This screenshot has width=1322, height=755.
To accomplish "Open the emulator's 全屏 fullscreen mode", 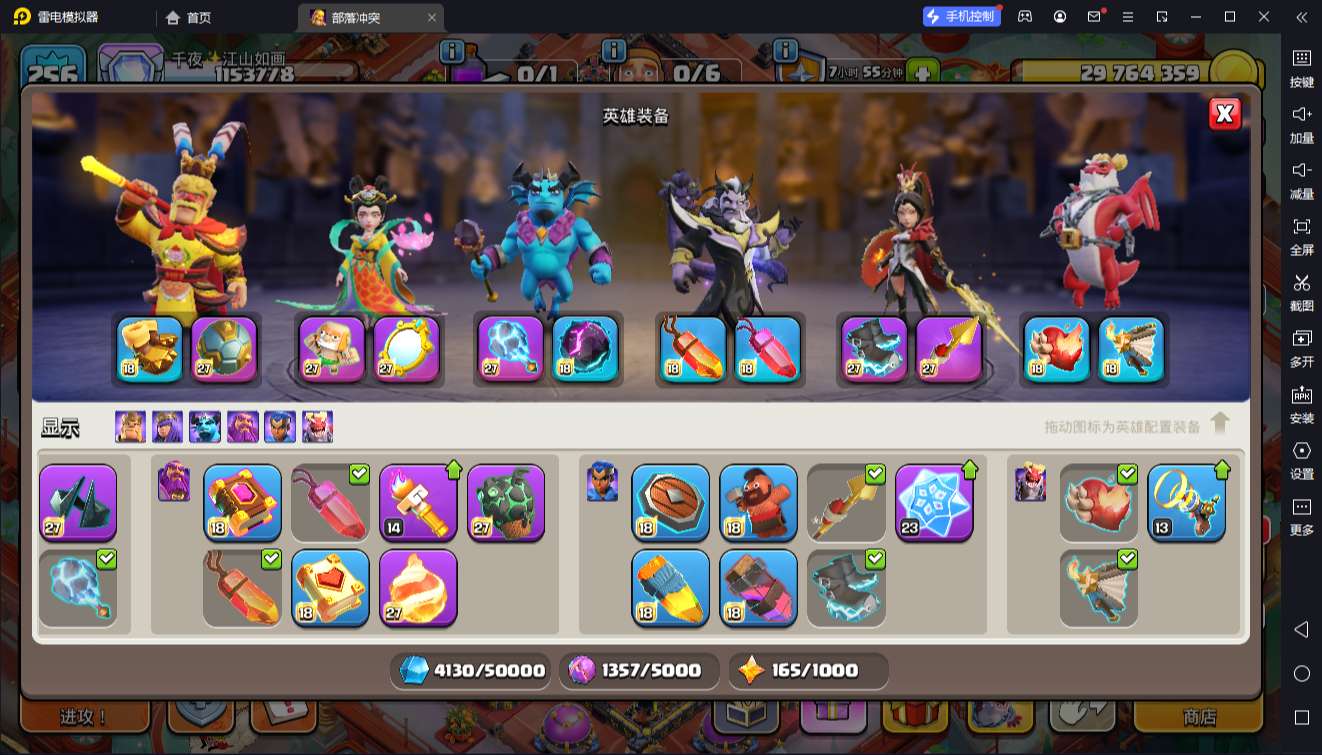I will click(x=1301, y=234).
